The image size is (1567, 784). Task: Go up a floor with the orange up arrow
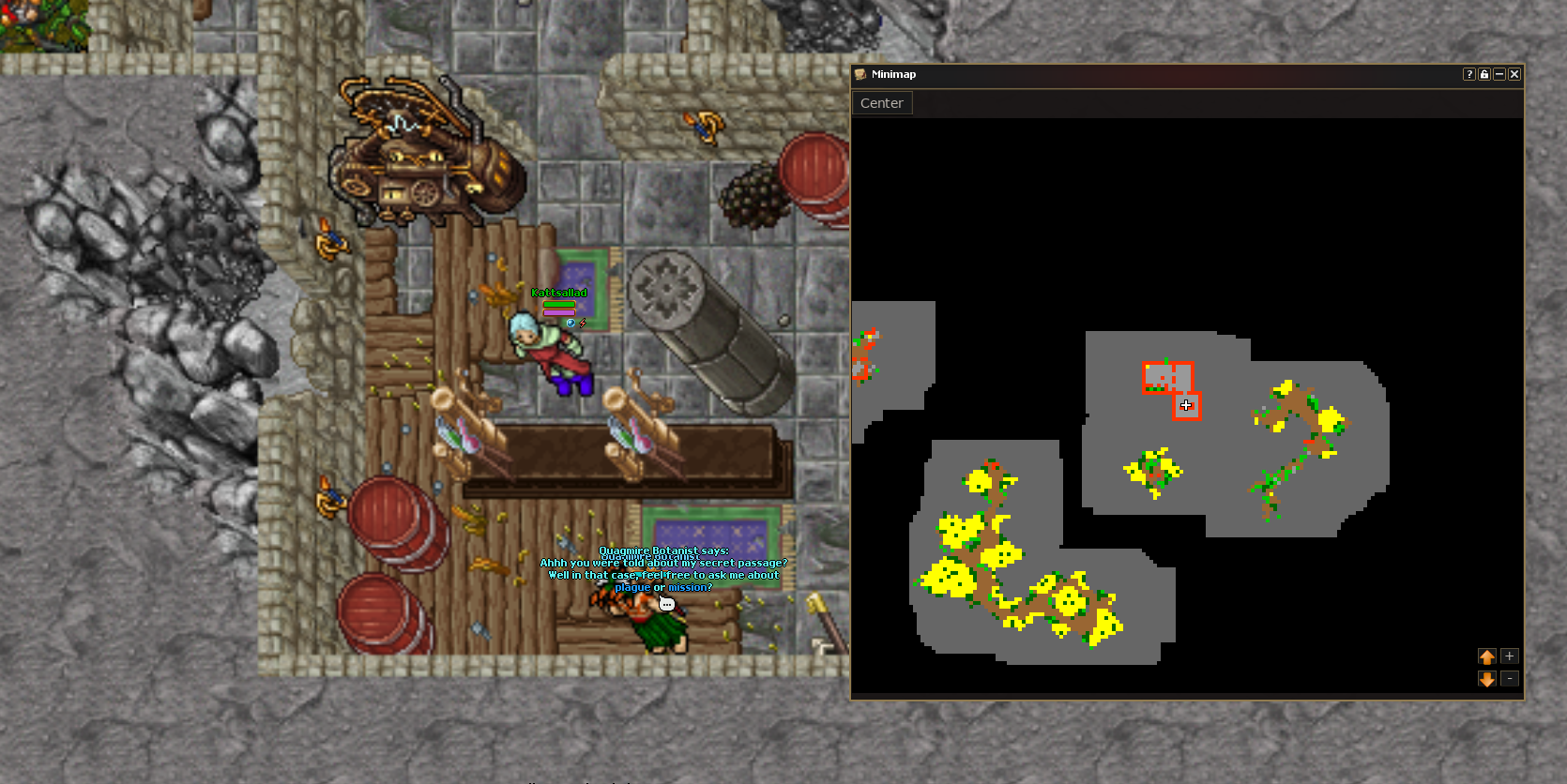(x=1486, y=656)
